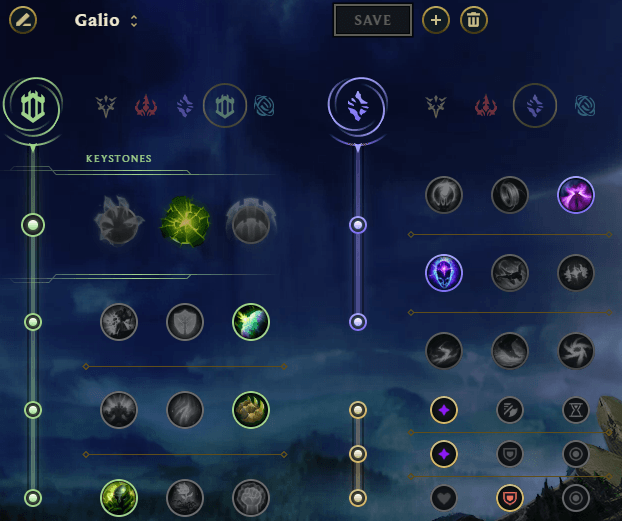This screenshot has width=622, height=521.
Task: Save the Galio rune page
Action: (373, 19)
